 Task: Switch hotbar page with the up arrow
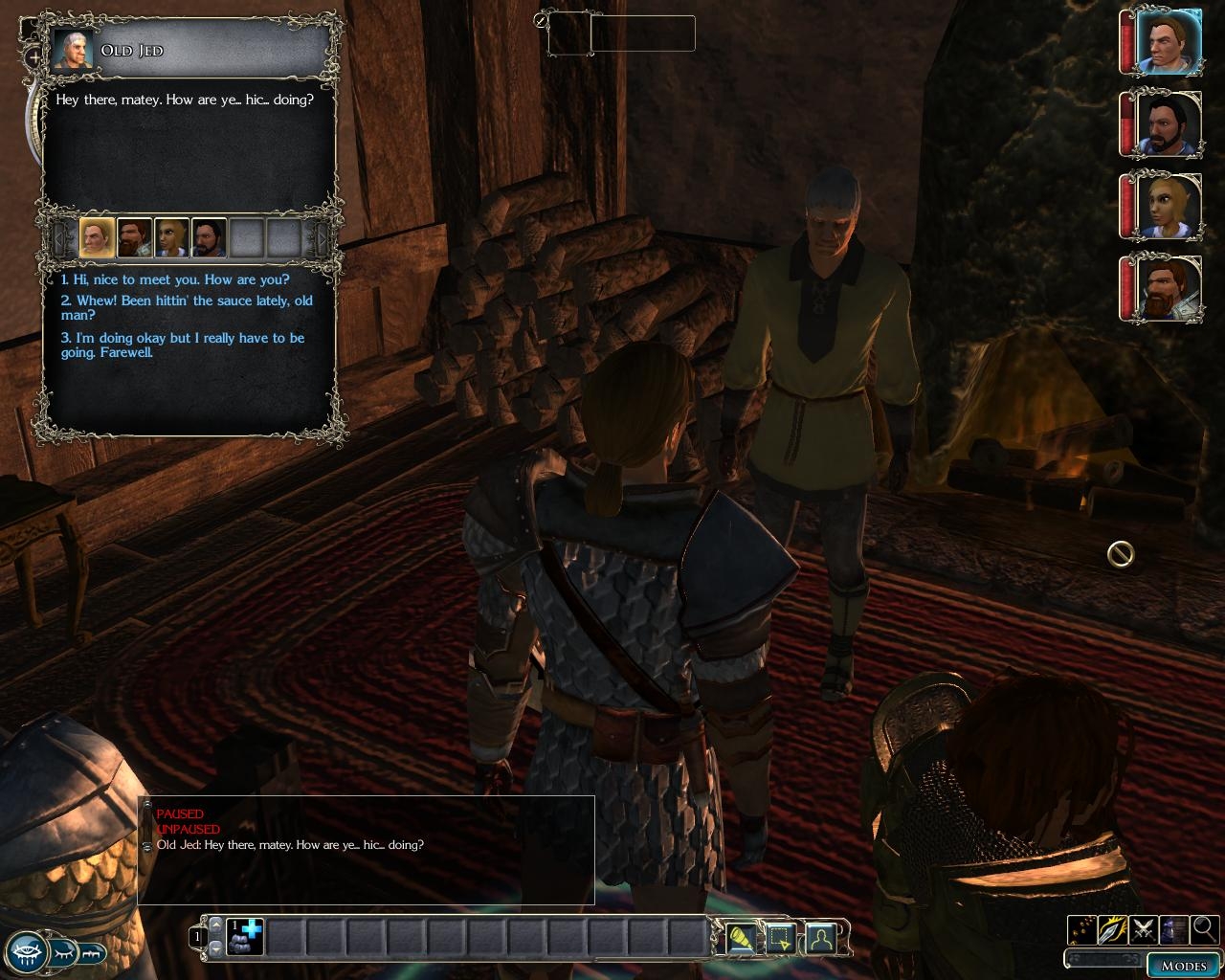click(215, 925)
